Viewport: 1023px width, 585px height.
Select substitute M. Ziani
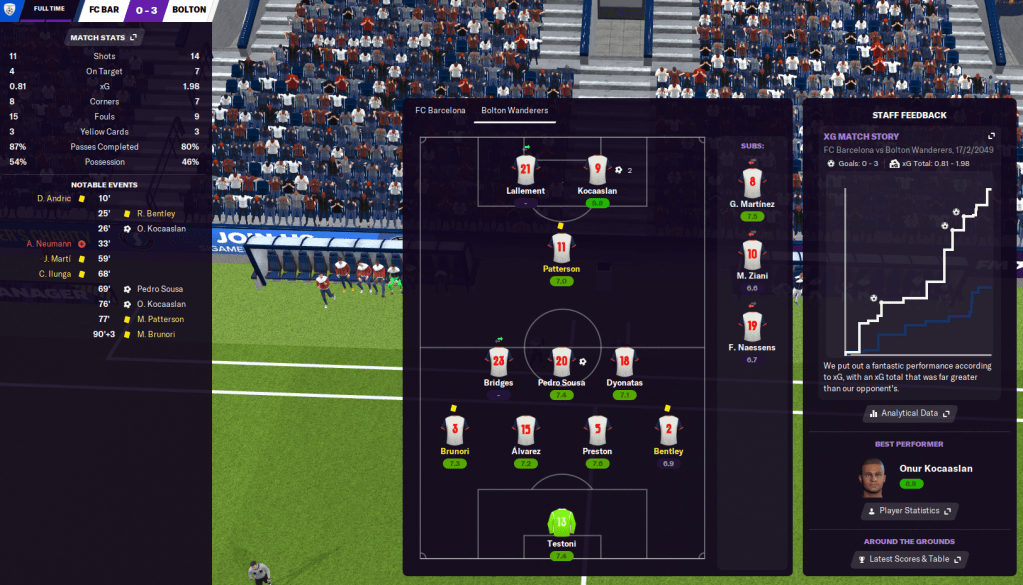coord(753,254)
